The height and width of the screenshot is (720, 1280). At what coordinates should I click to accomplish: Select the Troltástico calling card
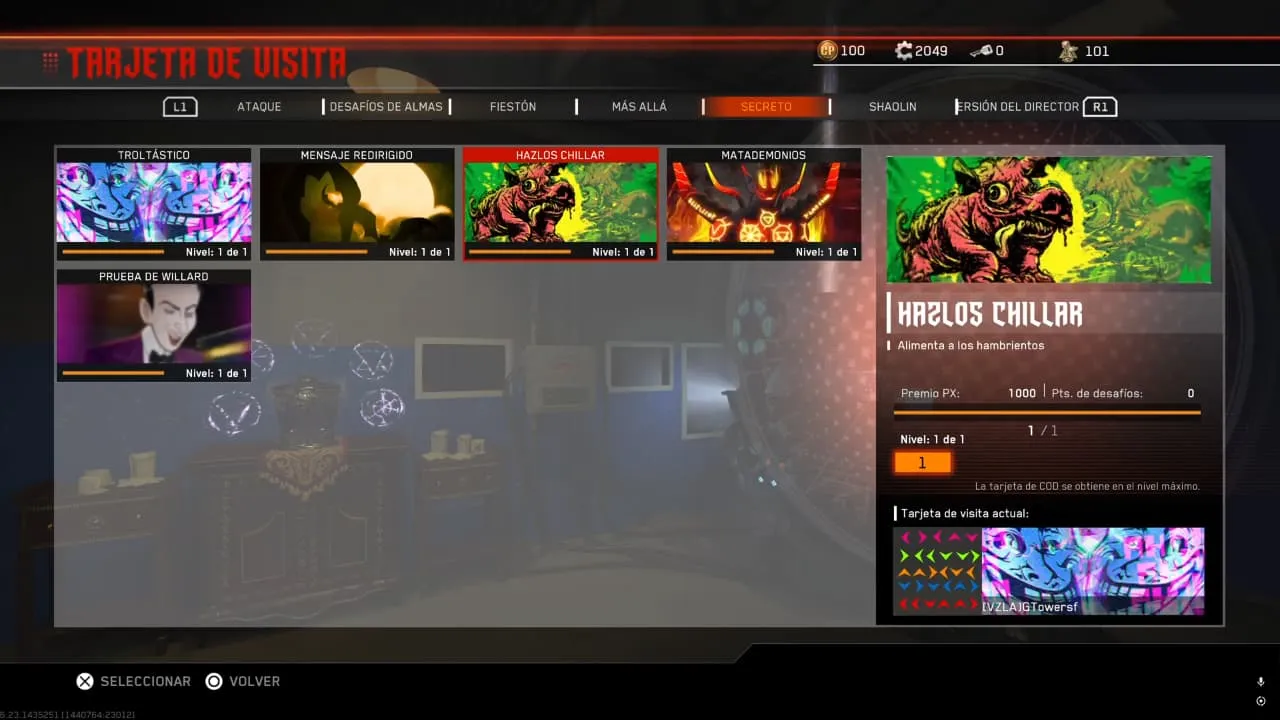154,204
